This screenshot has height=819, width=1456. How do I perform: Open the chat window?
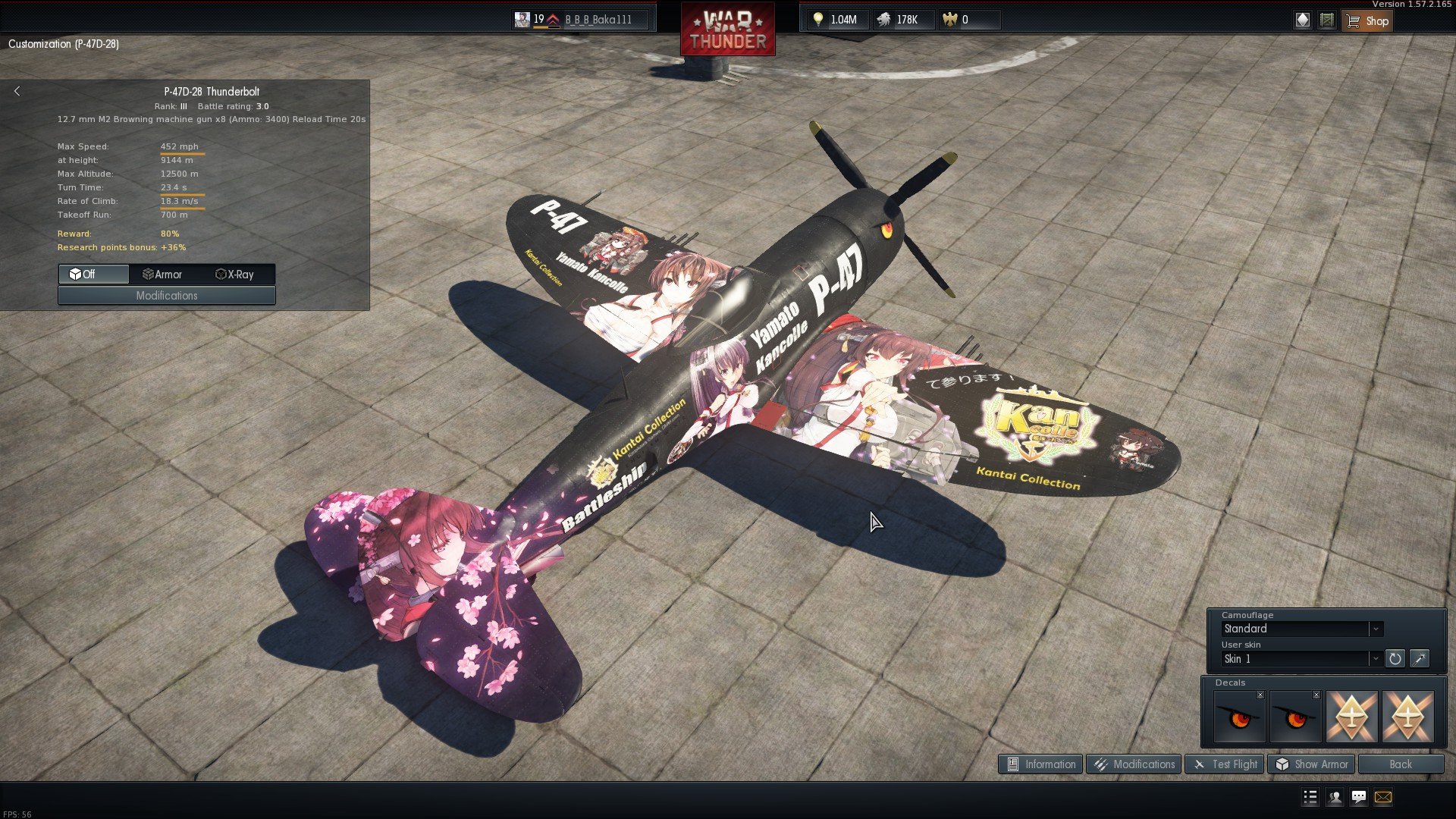coord(1358,797)
